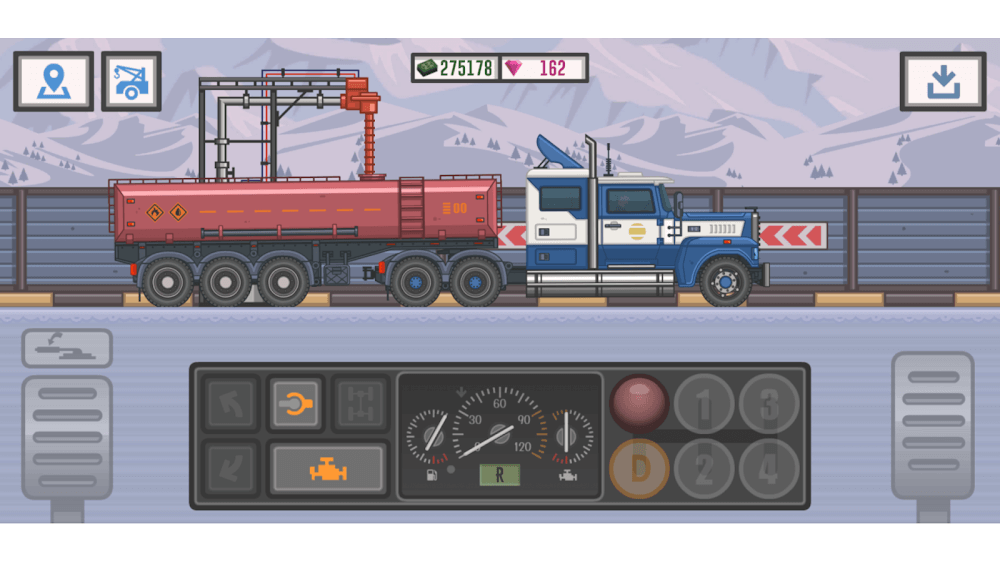Viewport: 1000px width, 562px height.
Task: Open the map location button
Action: click(x=53, y=81)
